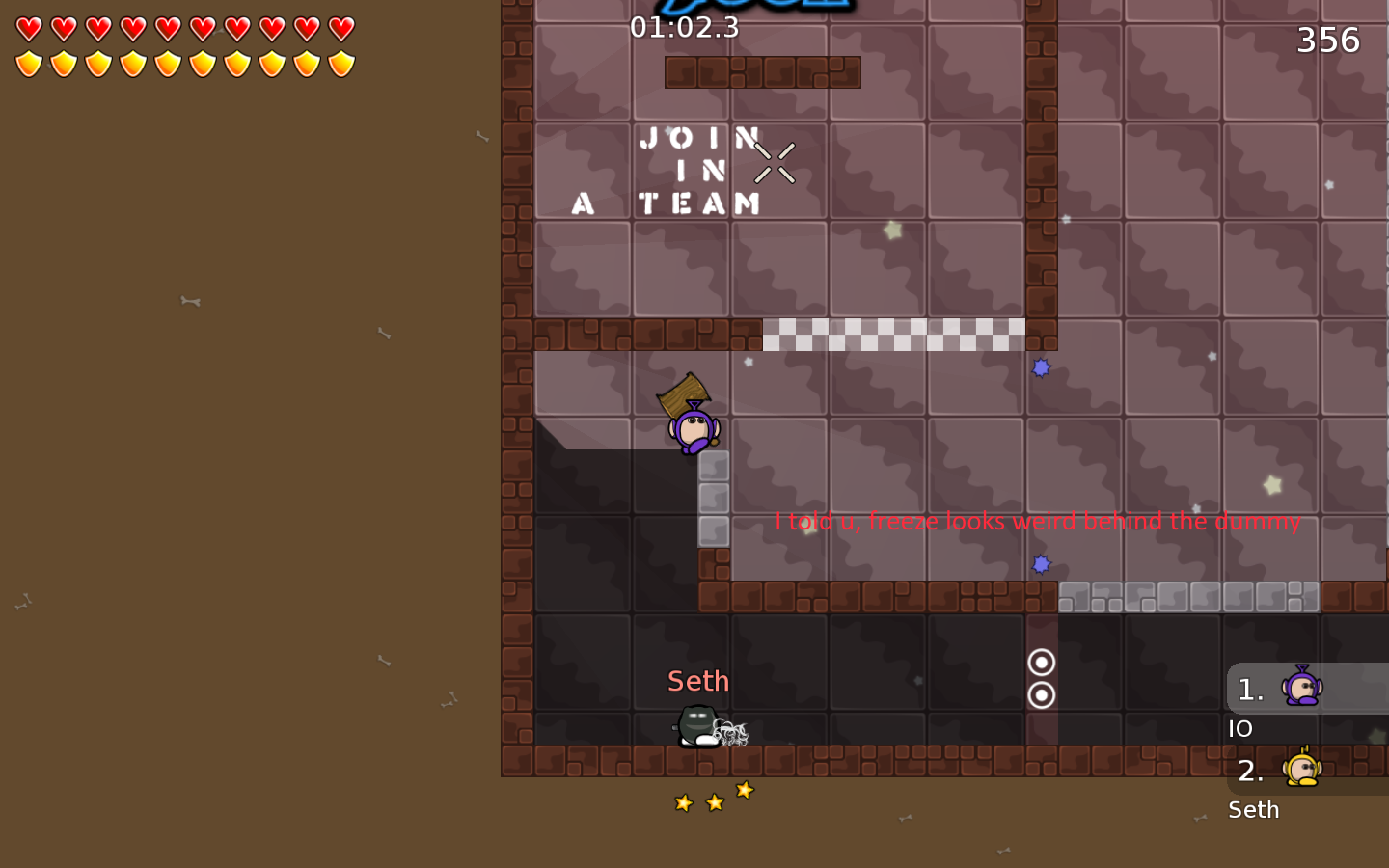Viewport: 1389px width, 868px height.
Task: Toggle the rightmost star in the trio
Action: coord(744,791)
